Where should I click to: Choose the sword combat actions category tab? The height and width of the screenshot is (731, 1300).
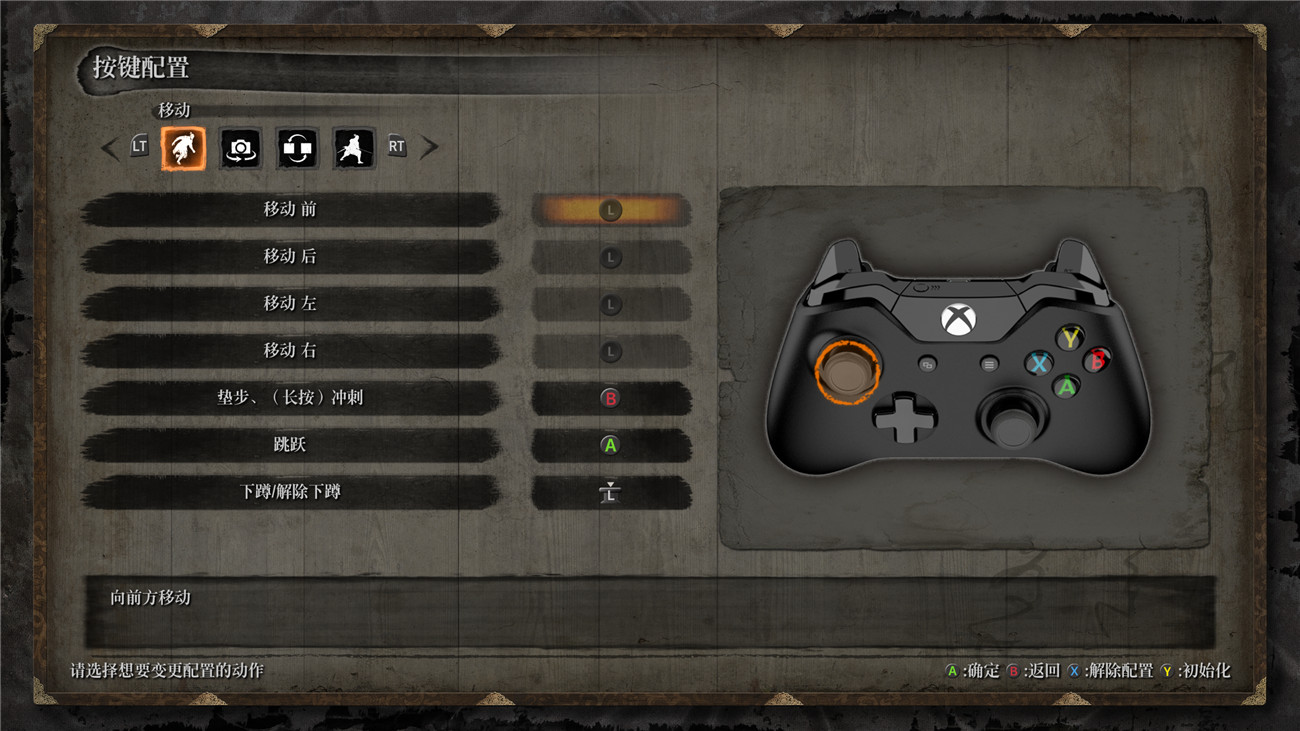354,148
